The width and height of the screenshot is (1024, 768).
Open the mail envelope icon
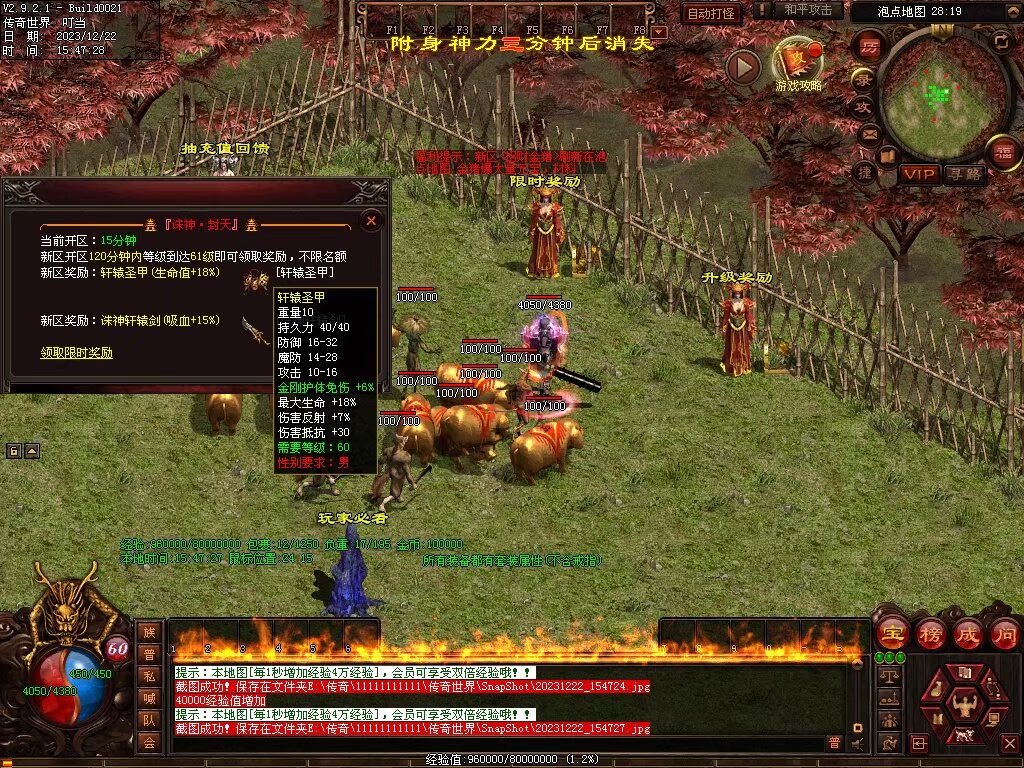tap(869, 133)
